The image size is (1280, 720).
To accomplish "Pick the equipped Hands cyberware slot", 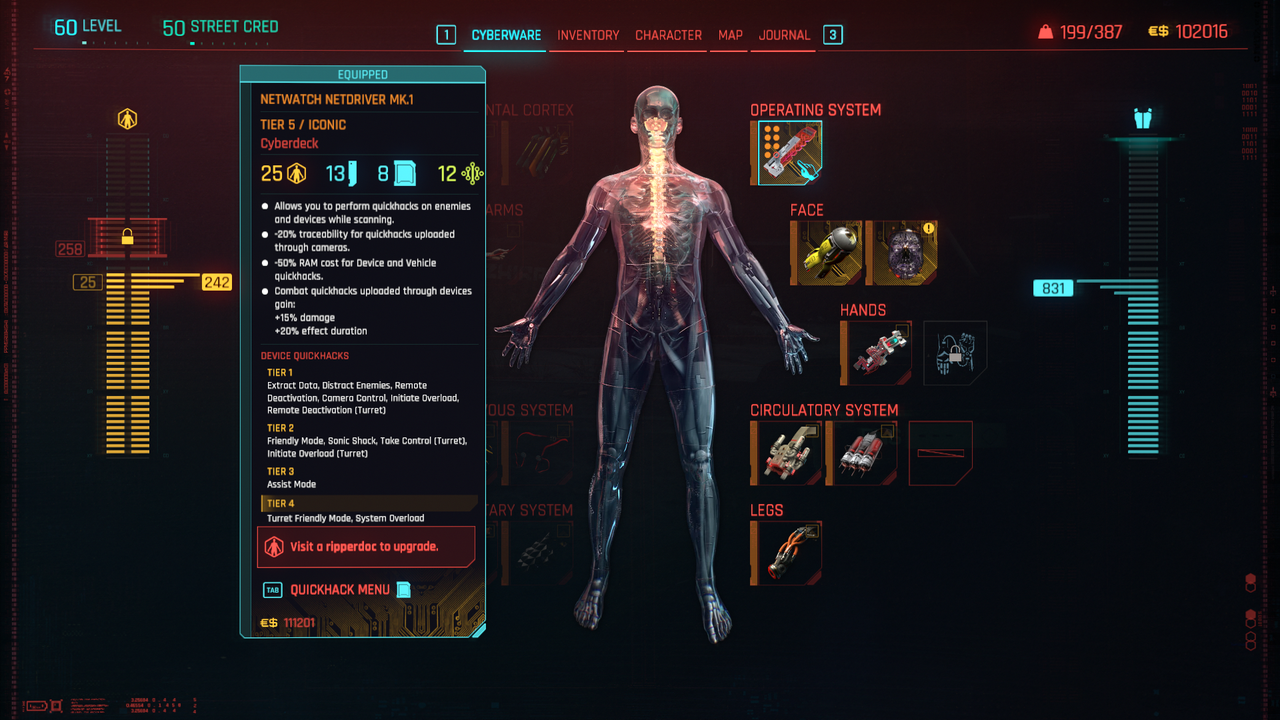I will point(876,353).
